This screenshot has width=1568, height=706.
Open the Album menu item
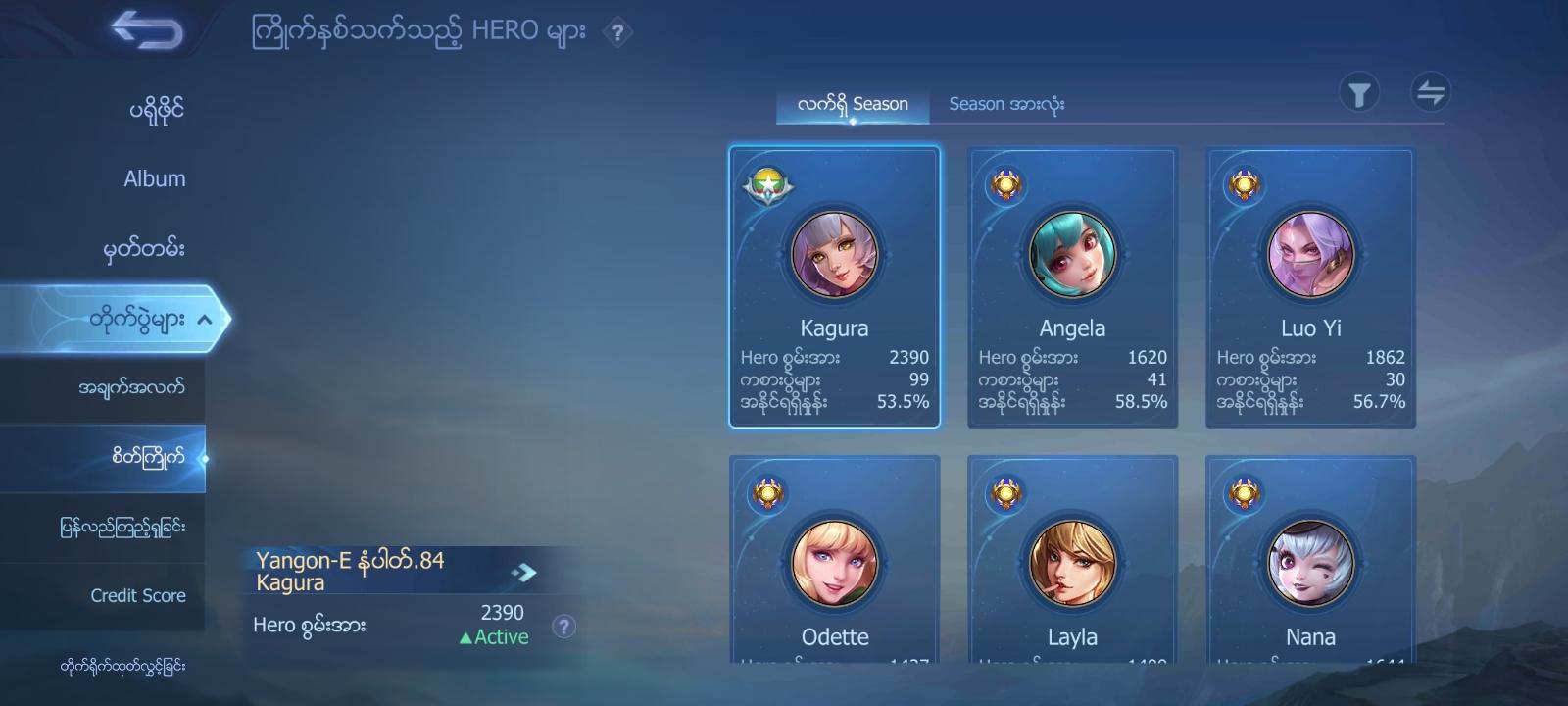click(153, 178)
